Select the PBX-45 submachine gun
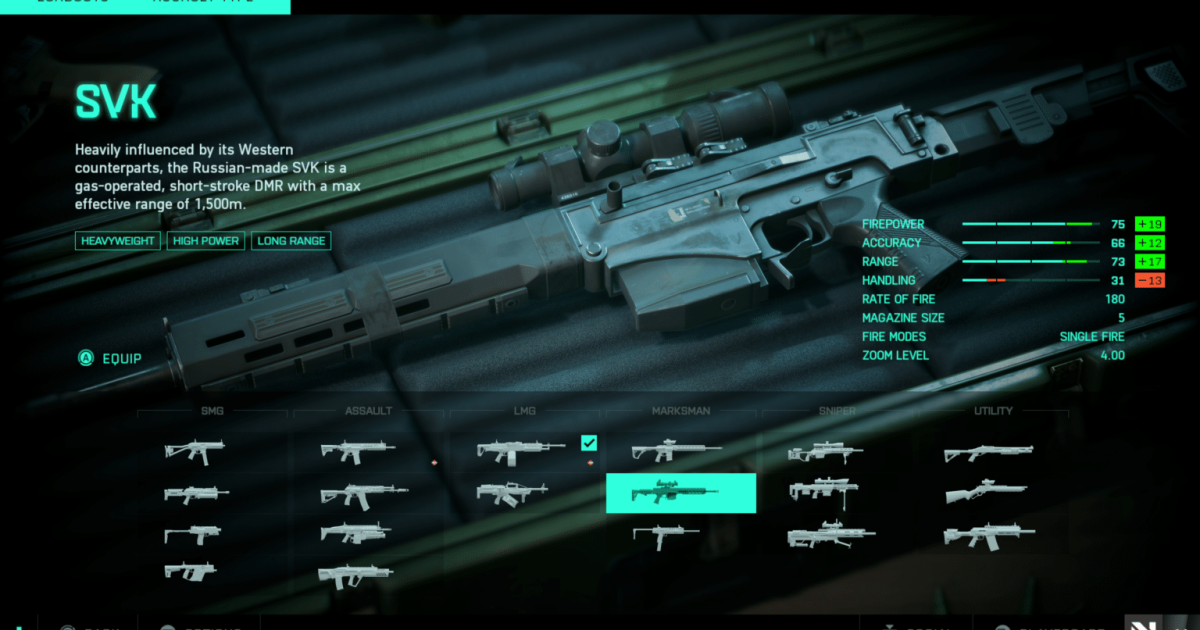Screen dimensions: 1200x630 coord(194,451)
